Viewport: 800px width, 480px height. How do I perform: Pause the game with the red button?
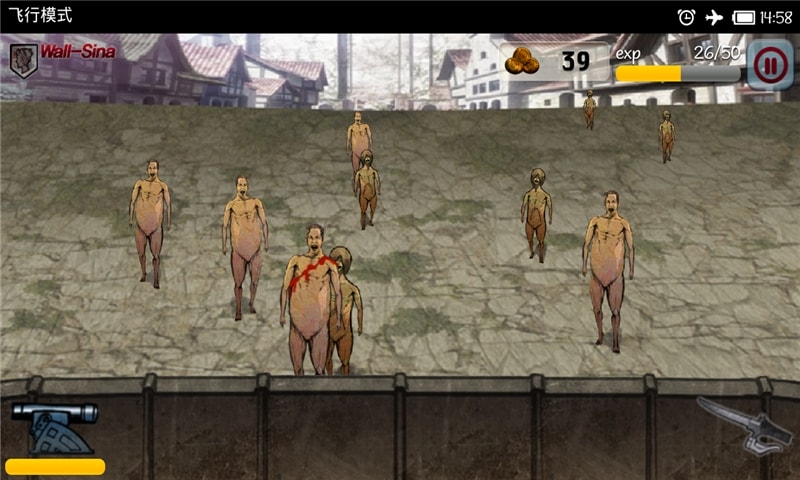(x=769, y=66)
